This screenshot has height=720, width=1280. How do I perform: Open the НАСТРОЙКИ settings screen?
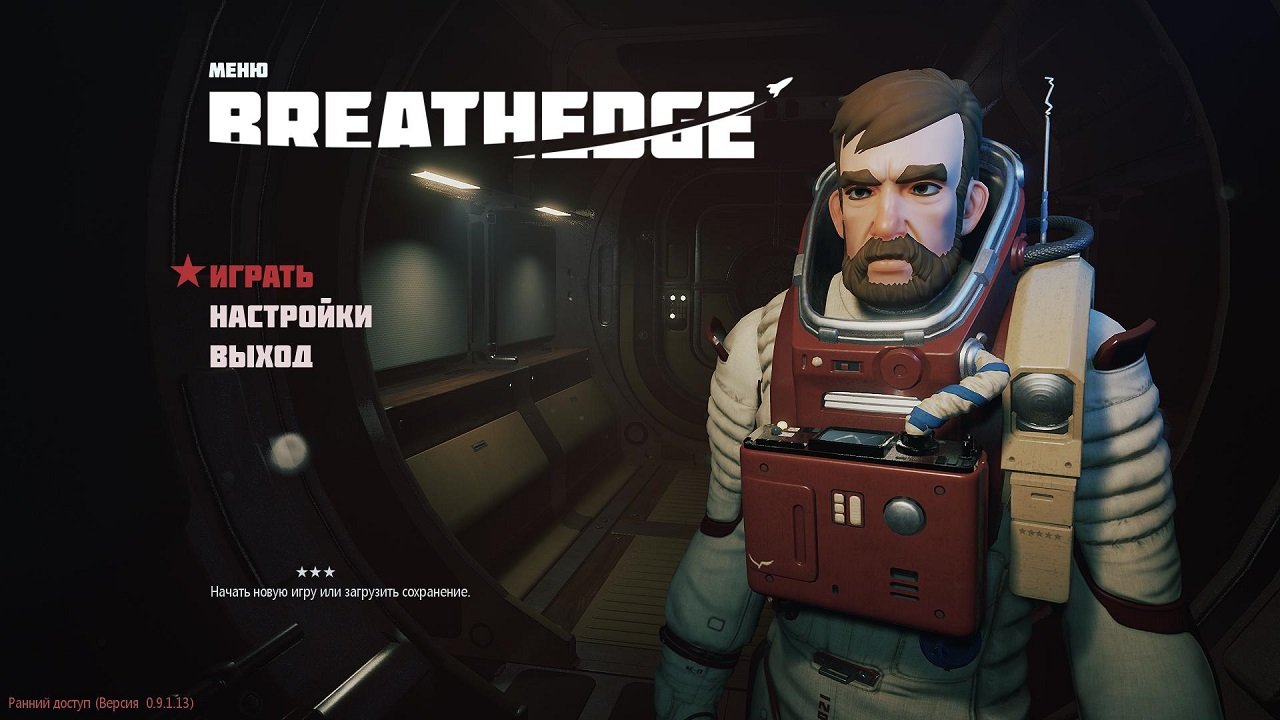[289, 316]
